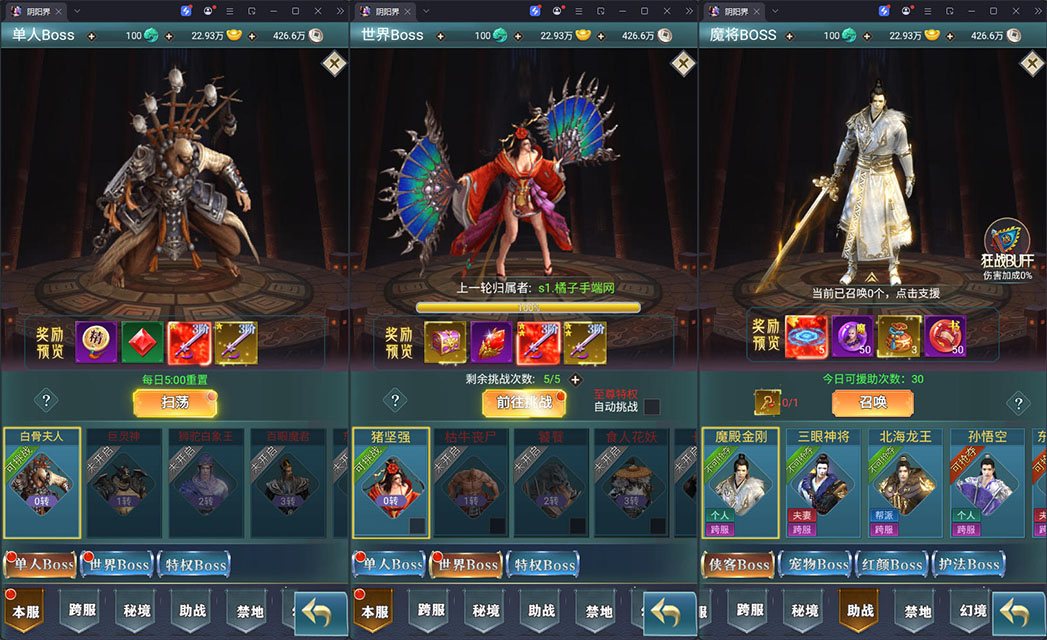Open the 宠物Boss tab
Viewport: 1047px width, 640px height.
click(x=815, y=565)
